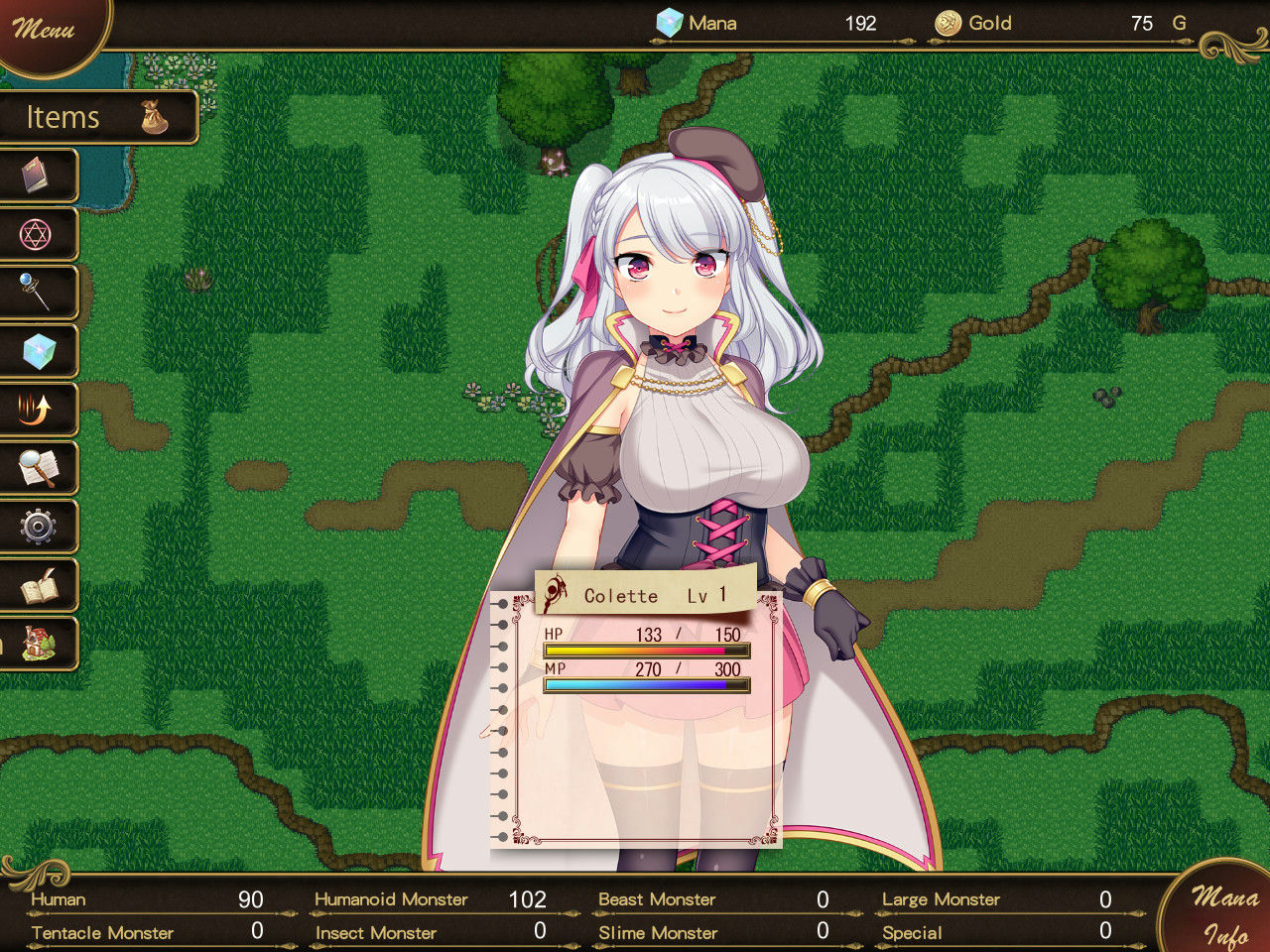
Task: Open the gear settings icon
Action: click(x=40, y=527)
